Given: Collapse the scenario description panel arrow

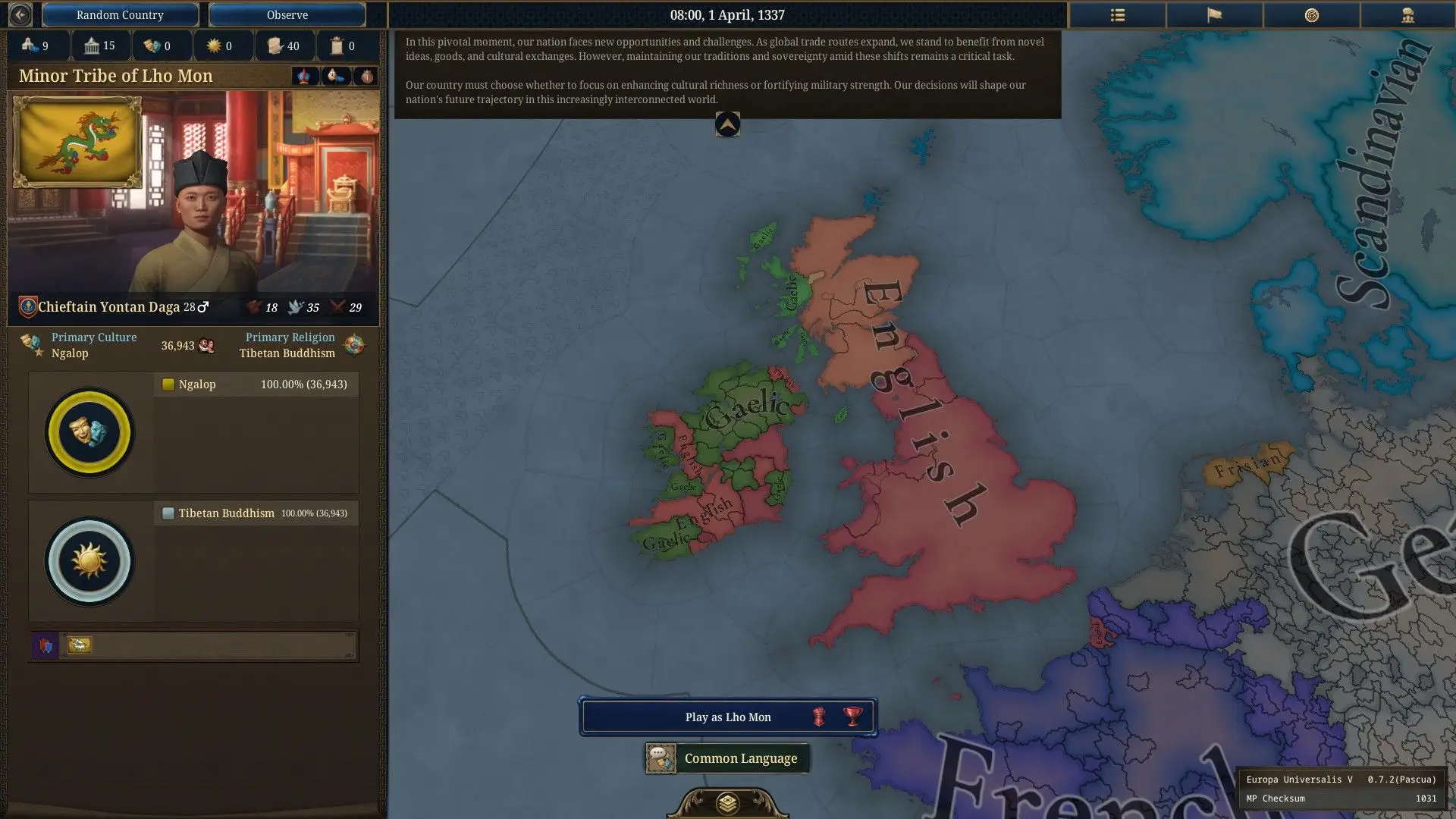Looking at the screenshot, I should click(x=727, y=124).
